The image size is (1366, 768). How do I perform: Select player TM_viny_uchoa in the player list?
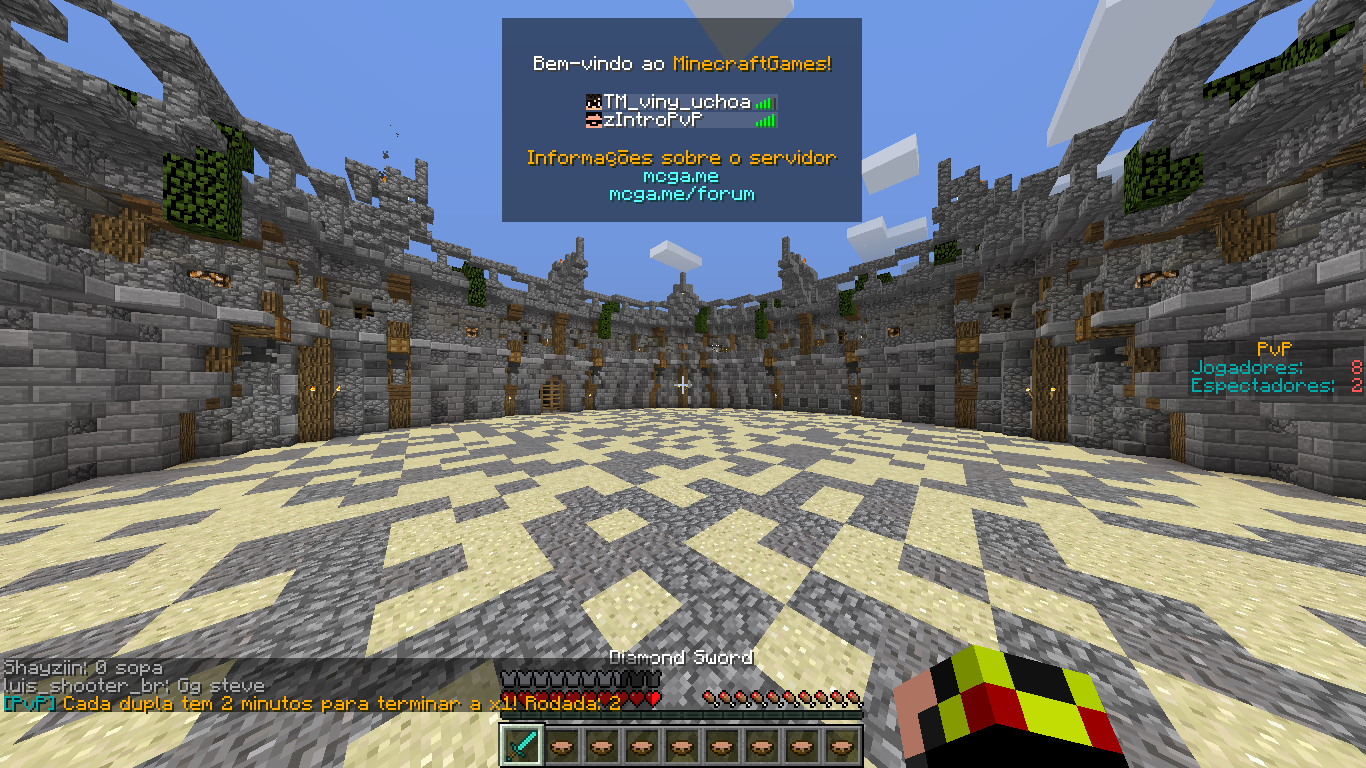pyautogui.click(x=677, y=102)
